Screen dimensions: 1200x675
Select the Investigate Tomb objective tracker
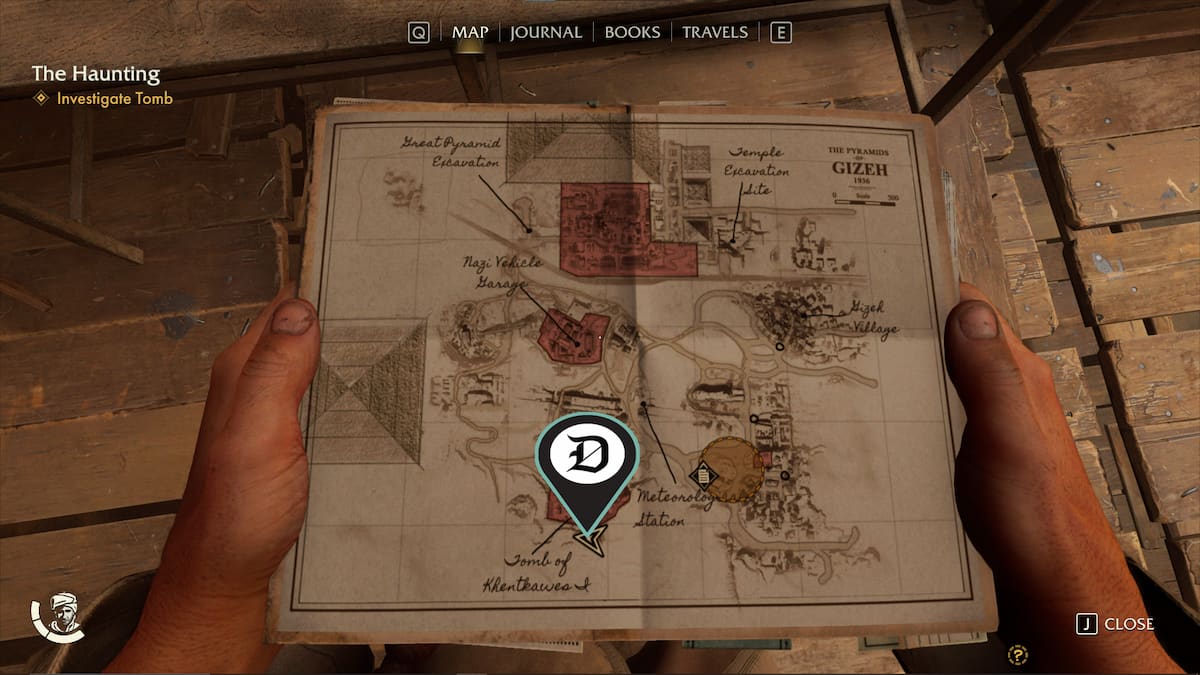(x=114, y=99)
